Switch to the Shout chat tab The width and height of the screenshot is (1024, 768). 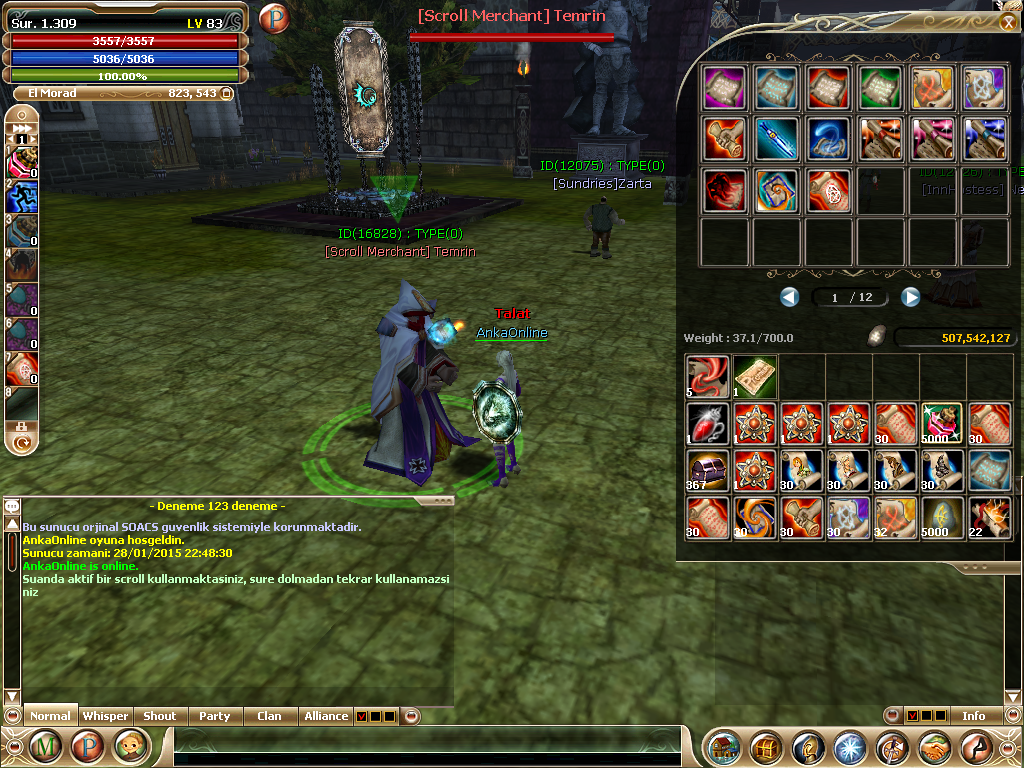pyautogui.click(x=159, y=716)
